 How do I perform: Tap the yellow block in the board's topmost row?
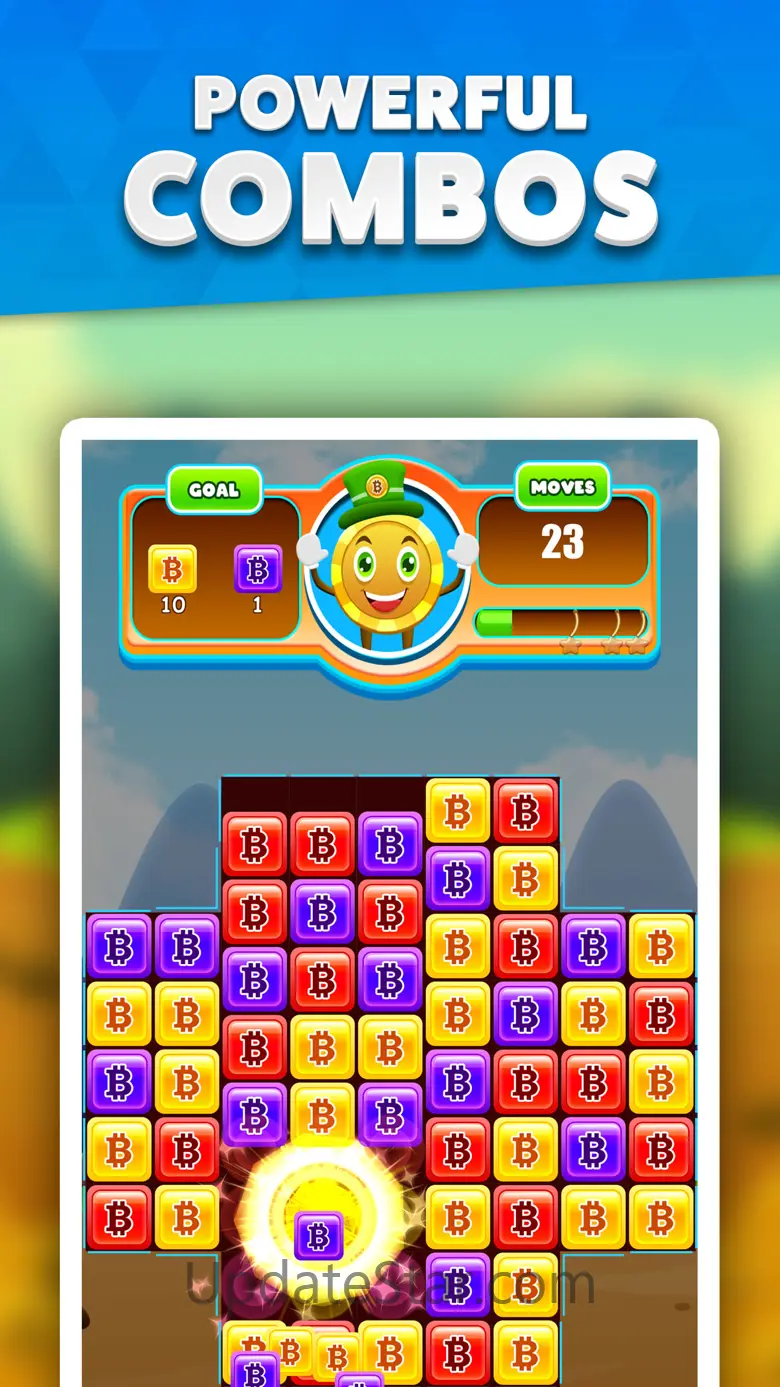[458, 811]
